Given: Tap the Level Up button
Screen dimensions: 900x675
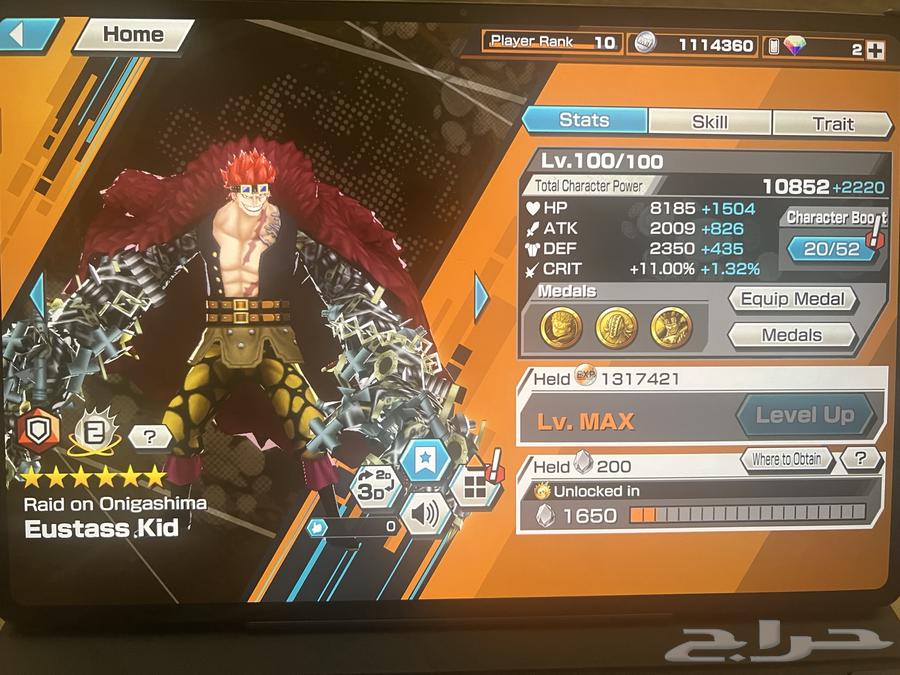Looking at the screenshot, I should (x=804, y=415).
